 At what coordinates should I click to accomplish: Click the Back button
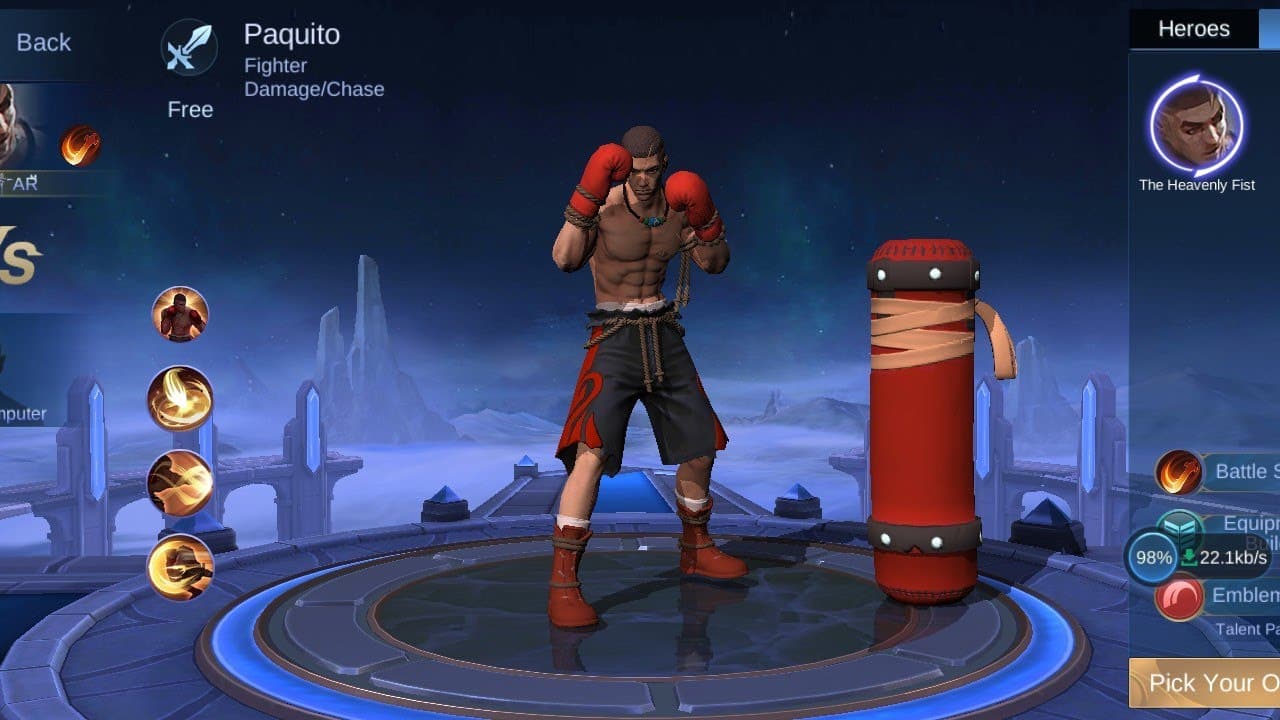point(44,42)
